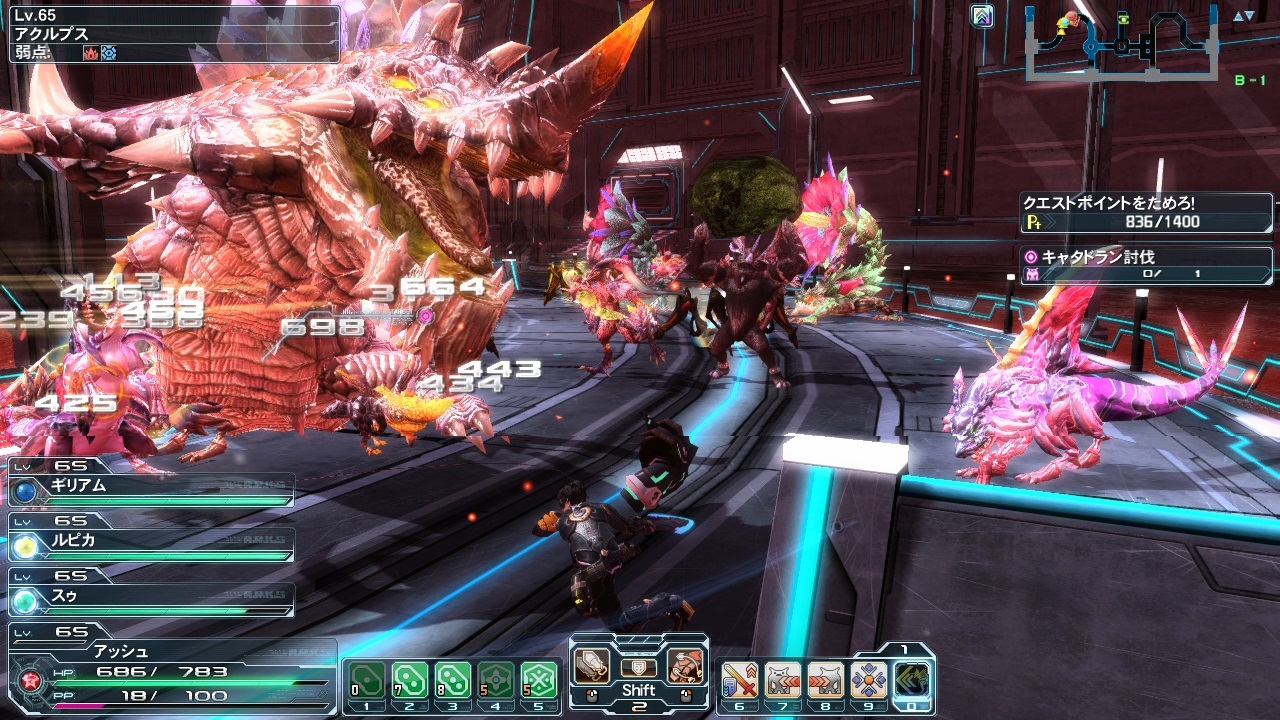
Task: Select party member ギリアム
Action: click(152, 489)
